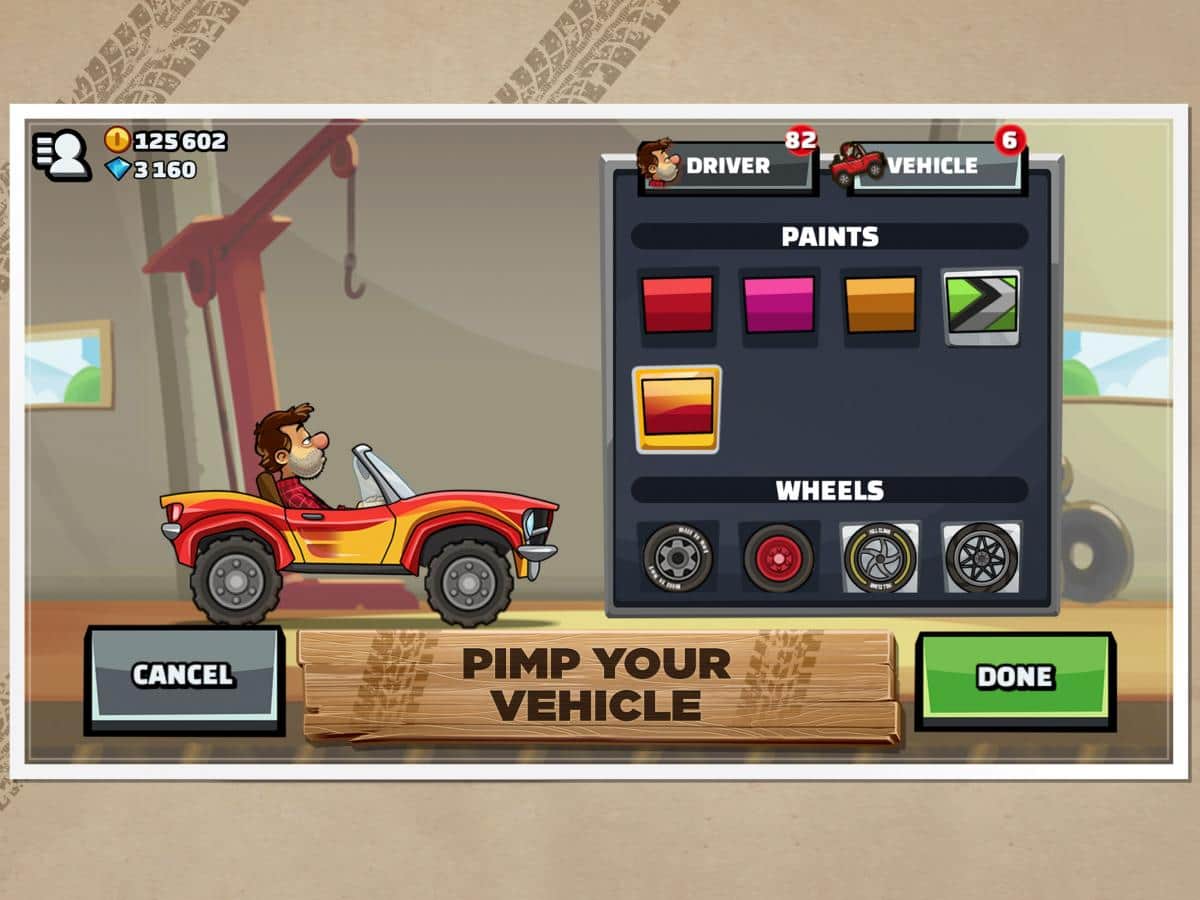
Task: Pick the green chevron paint design
Action: pyautogui.click(x=981, y=305)
